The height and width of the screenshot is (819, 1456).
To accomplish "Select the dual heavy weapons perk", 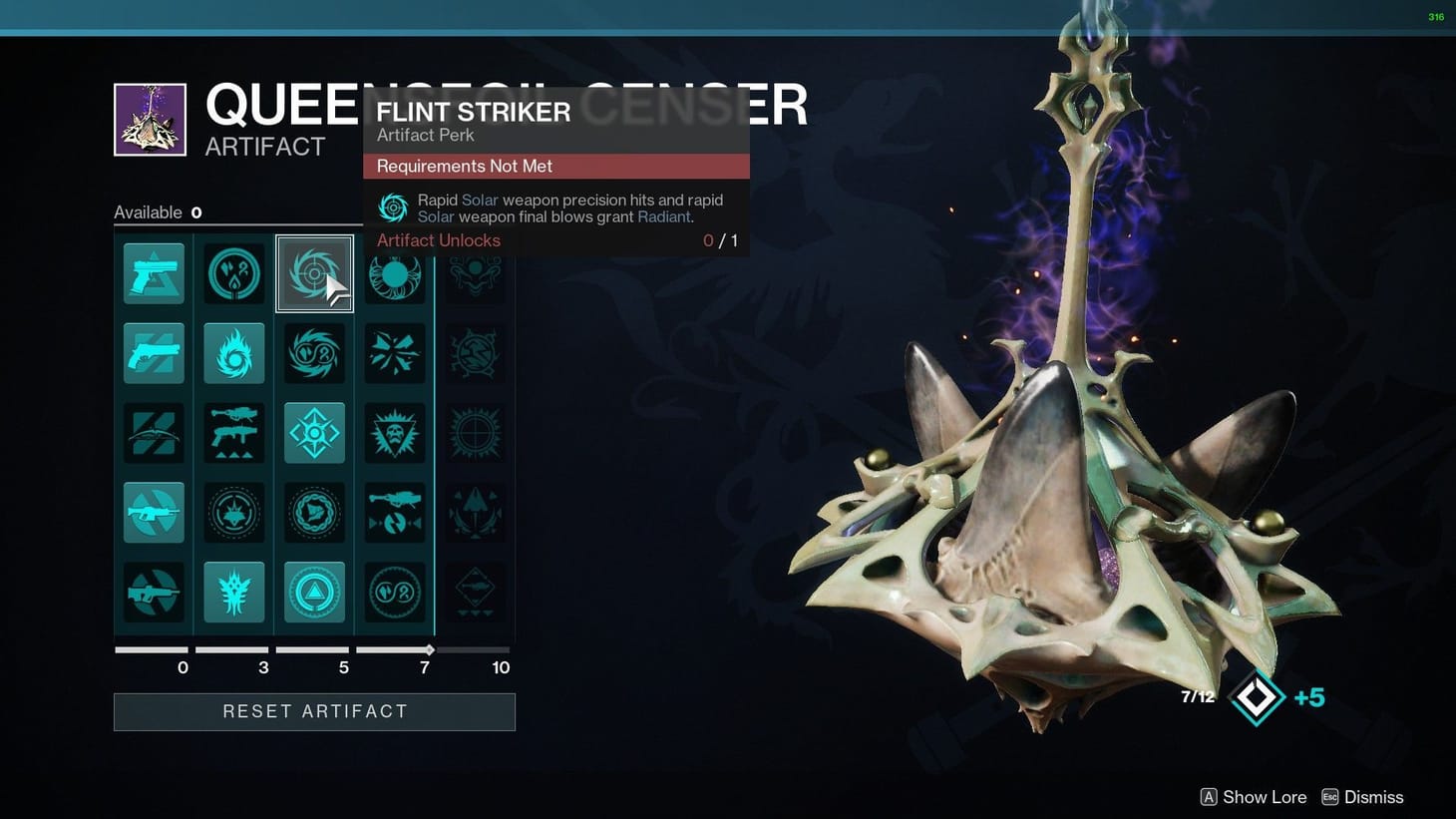I will pos(234,433).
